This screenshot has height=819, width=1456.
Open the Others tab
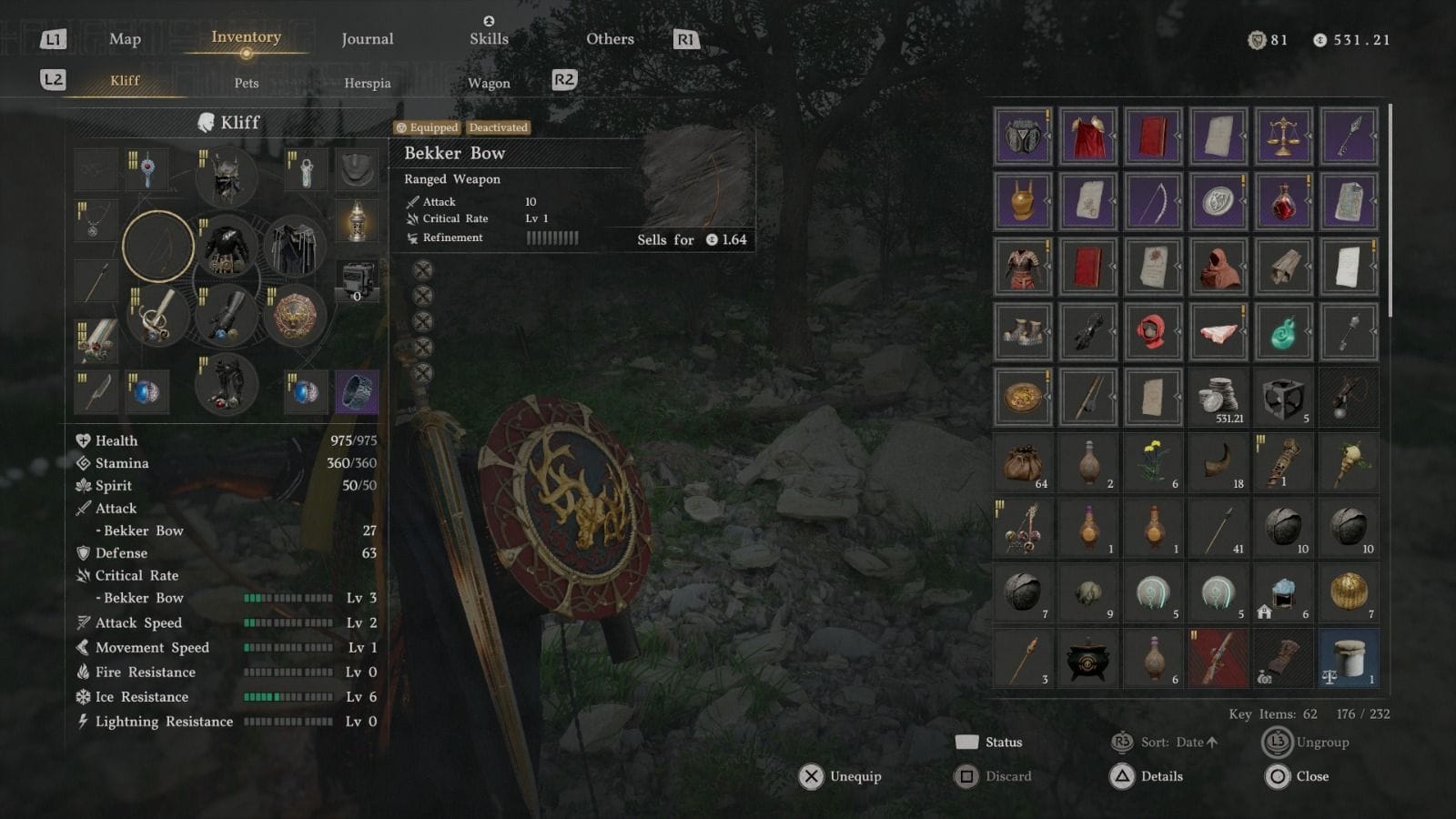click(x=610, y=39)
